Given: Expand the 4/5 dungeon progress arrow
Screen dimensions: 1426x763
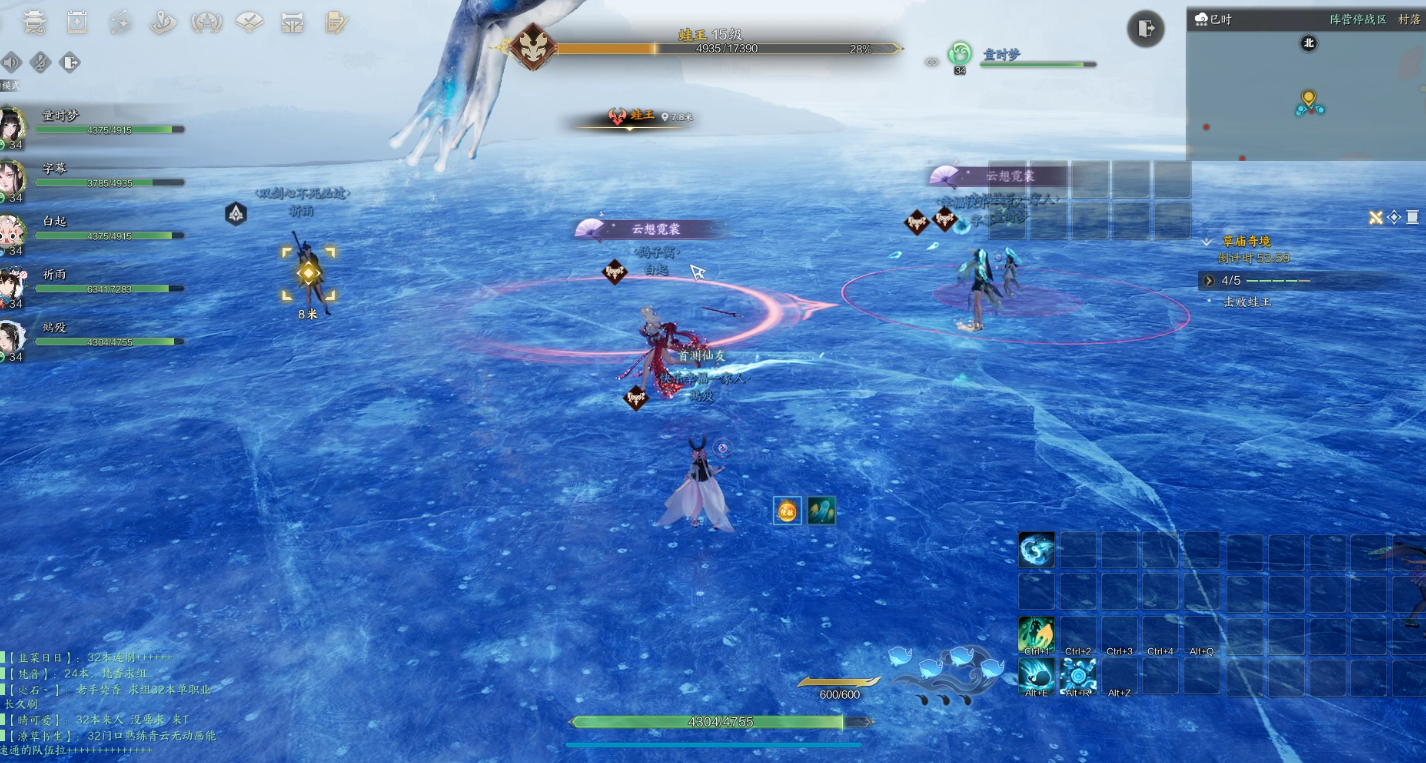Looking at the screenshot, I should [x=1209, y=281].
